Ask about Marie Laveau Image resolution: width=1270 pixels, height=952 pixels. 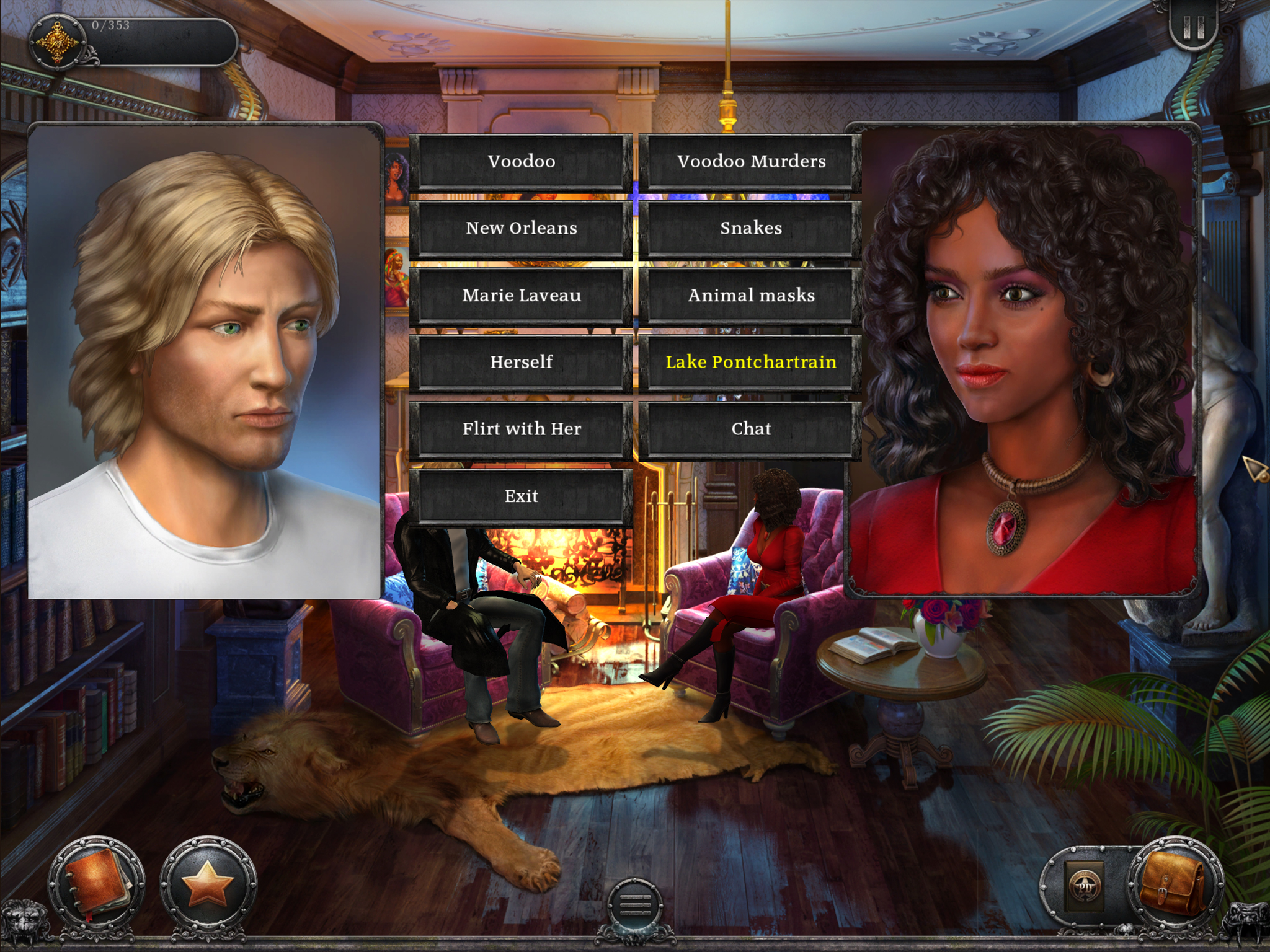pos(522,296)
